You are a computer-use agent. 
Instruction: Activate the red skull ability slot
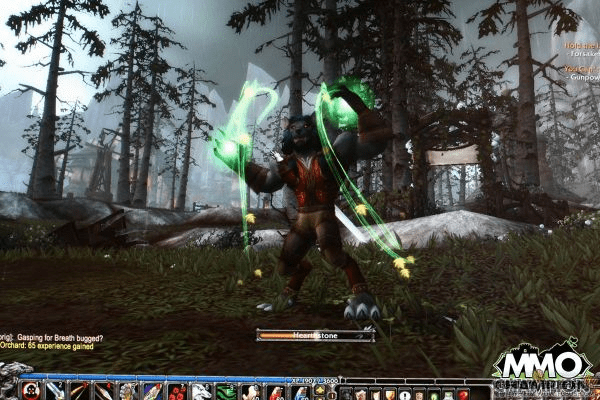tap(31, 391)
